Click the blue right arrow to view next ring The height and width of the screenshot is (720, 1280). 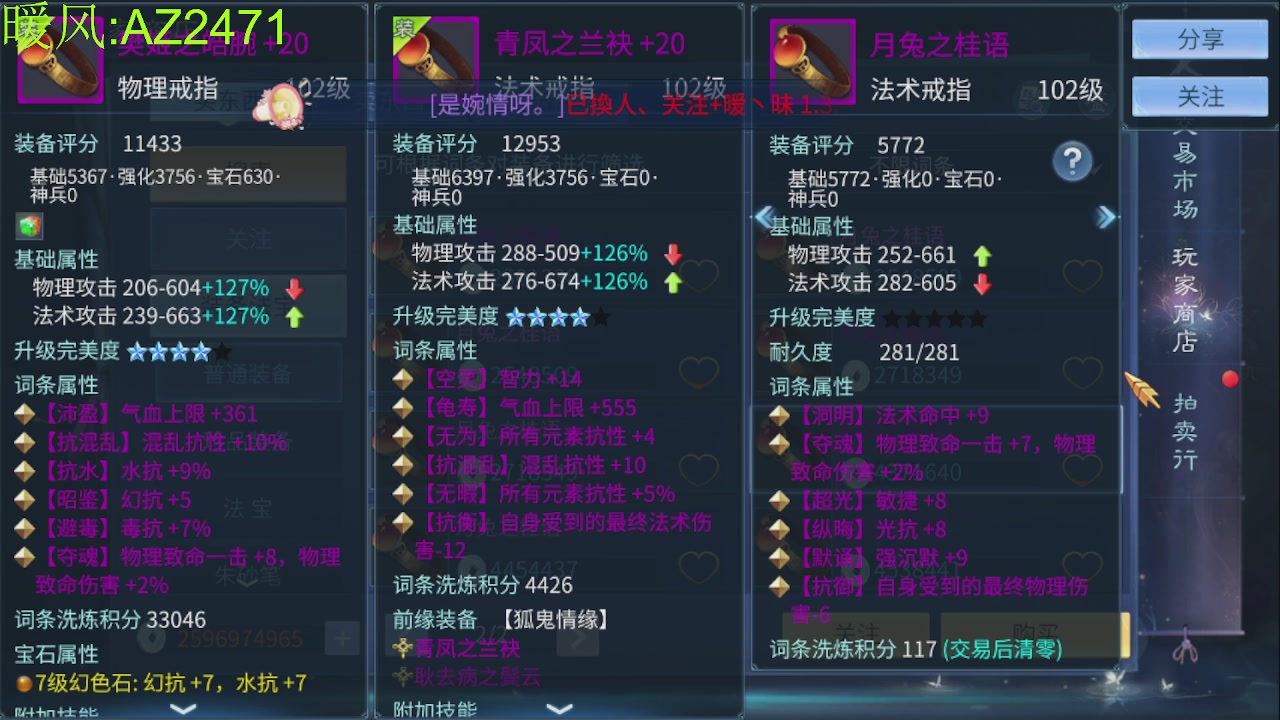[1106, 217]
